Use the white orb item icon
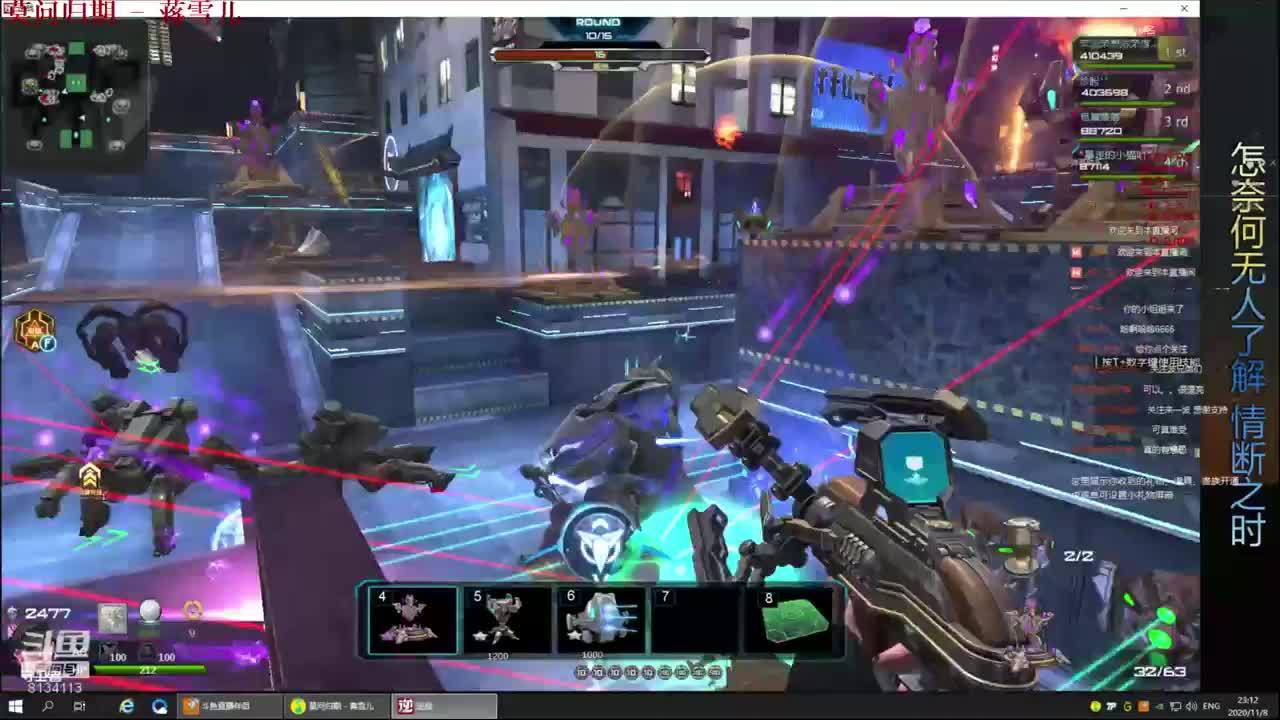 click(x=149, y=612)
